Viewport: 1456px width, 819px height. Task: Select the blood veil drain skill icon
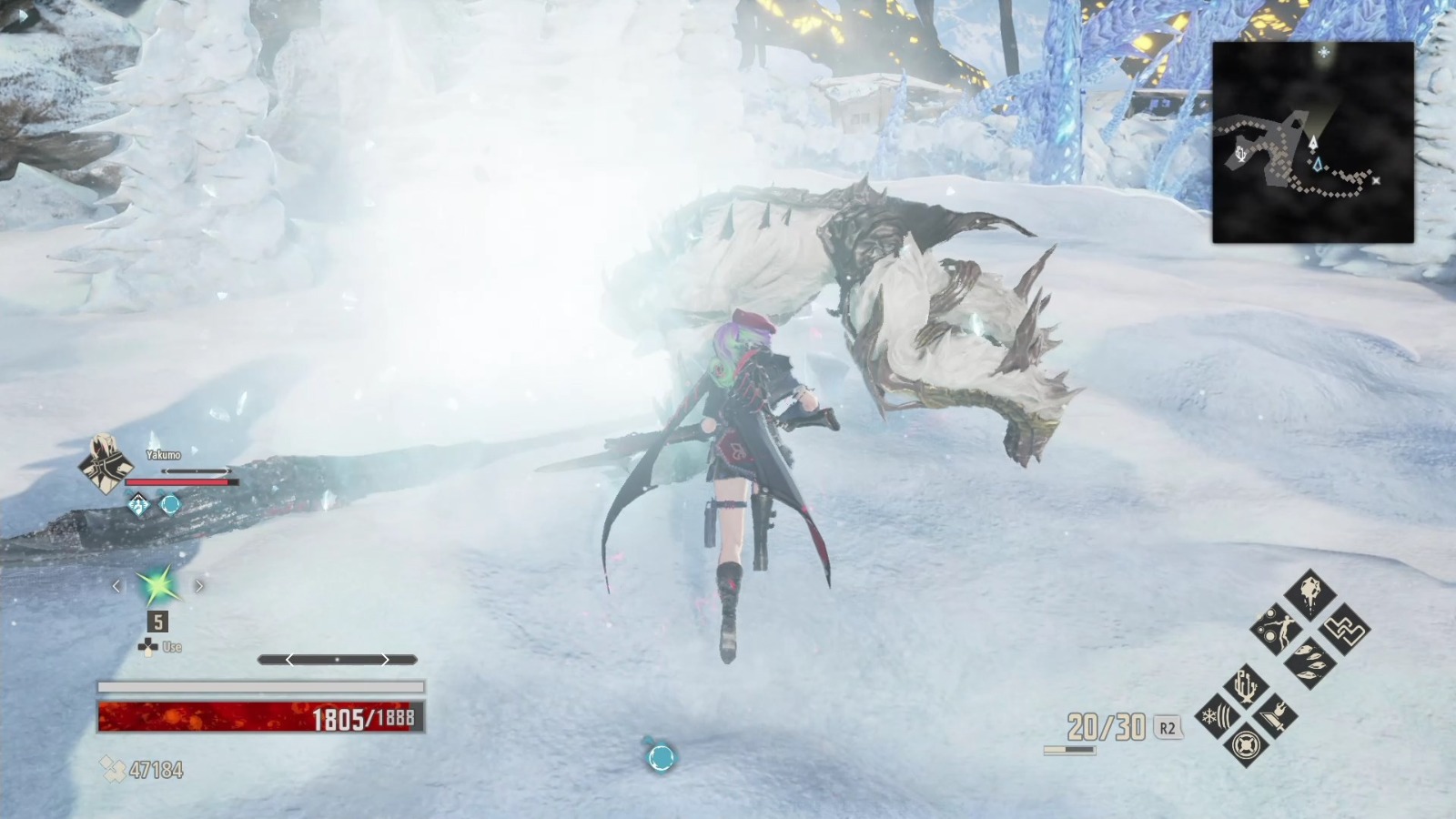(x=1310, y=591)
